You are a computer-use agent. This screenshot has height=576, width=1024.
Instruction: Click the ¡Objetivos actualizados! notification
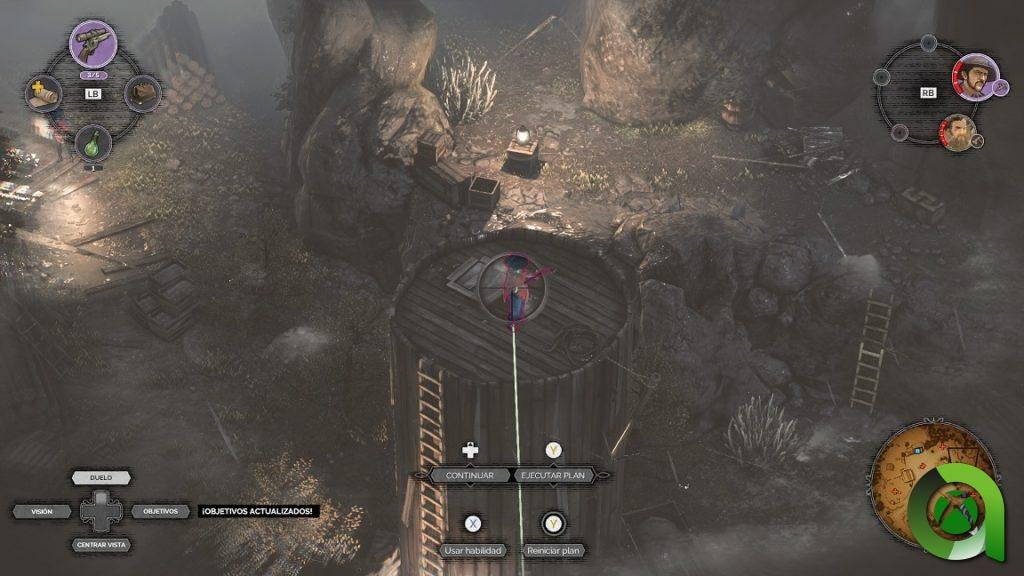[256, 511]
